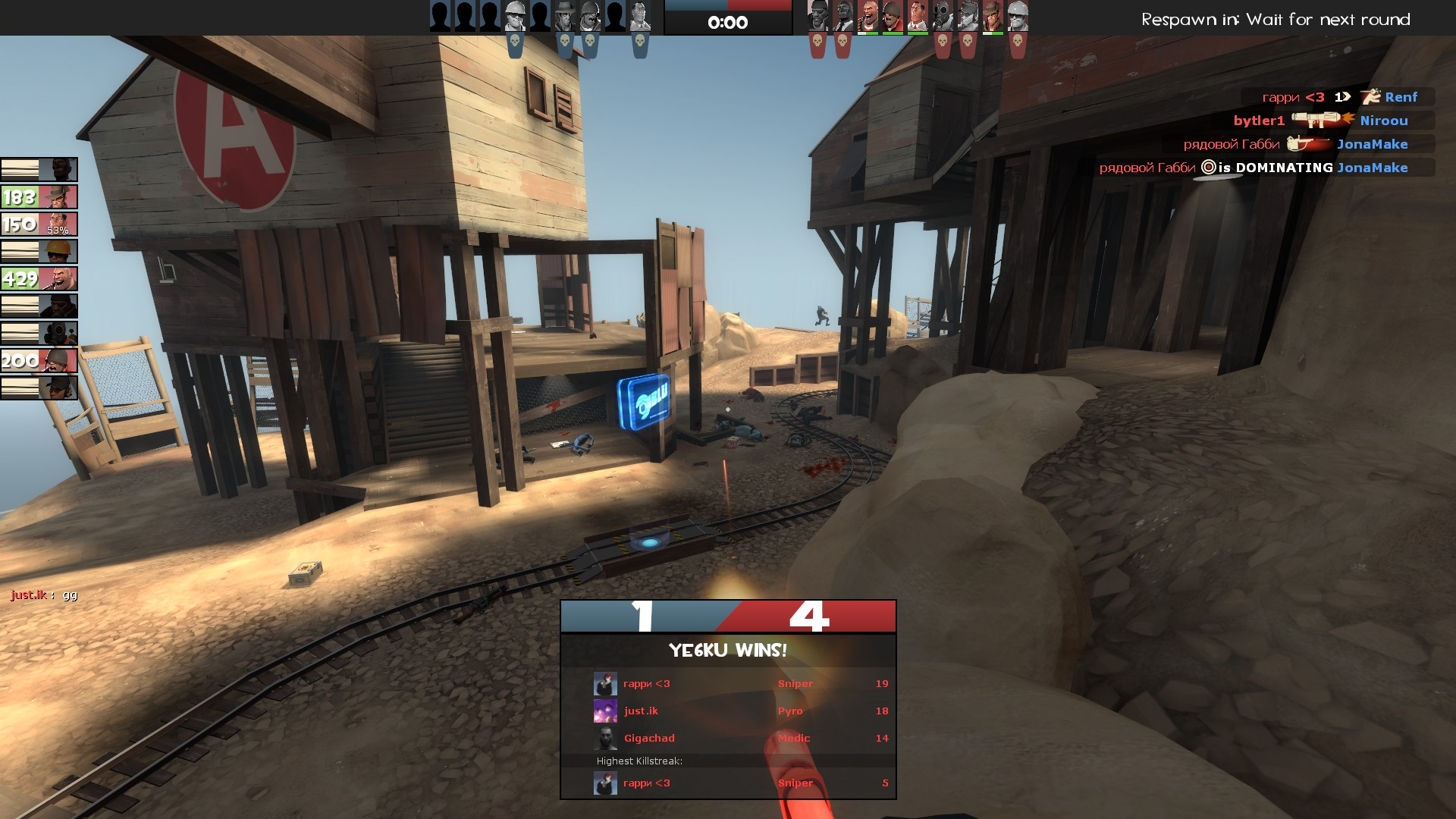Screen dimensions: 1456x819
Task: Select the Sniper row showing 183 health
Action: pos(39,197)
